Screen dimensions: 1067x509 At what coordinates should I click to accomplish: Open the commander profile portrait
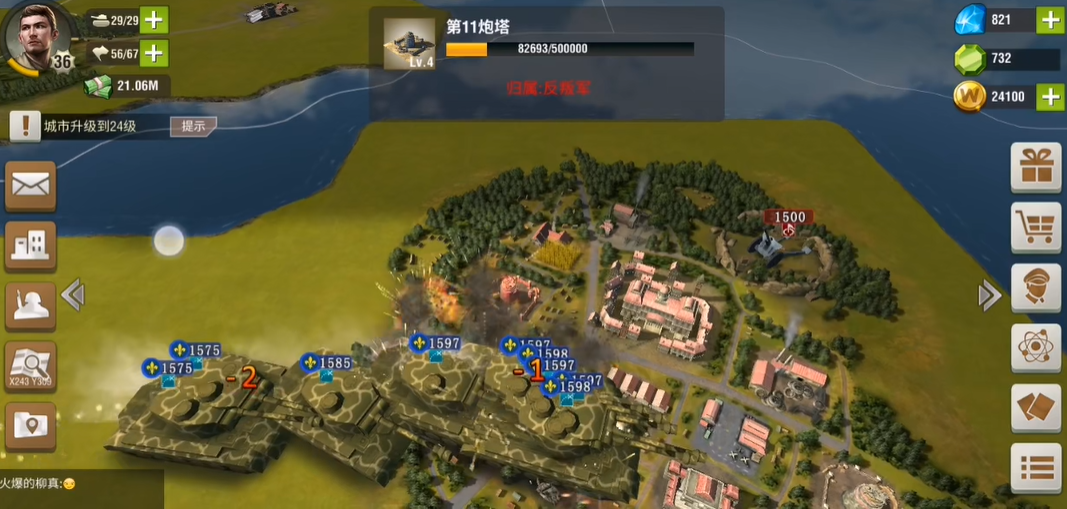pos(39,36)
